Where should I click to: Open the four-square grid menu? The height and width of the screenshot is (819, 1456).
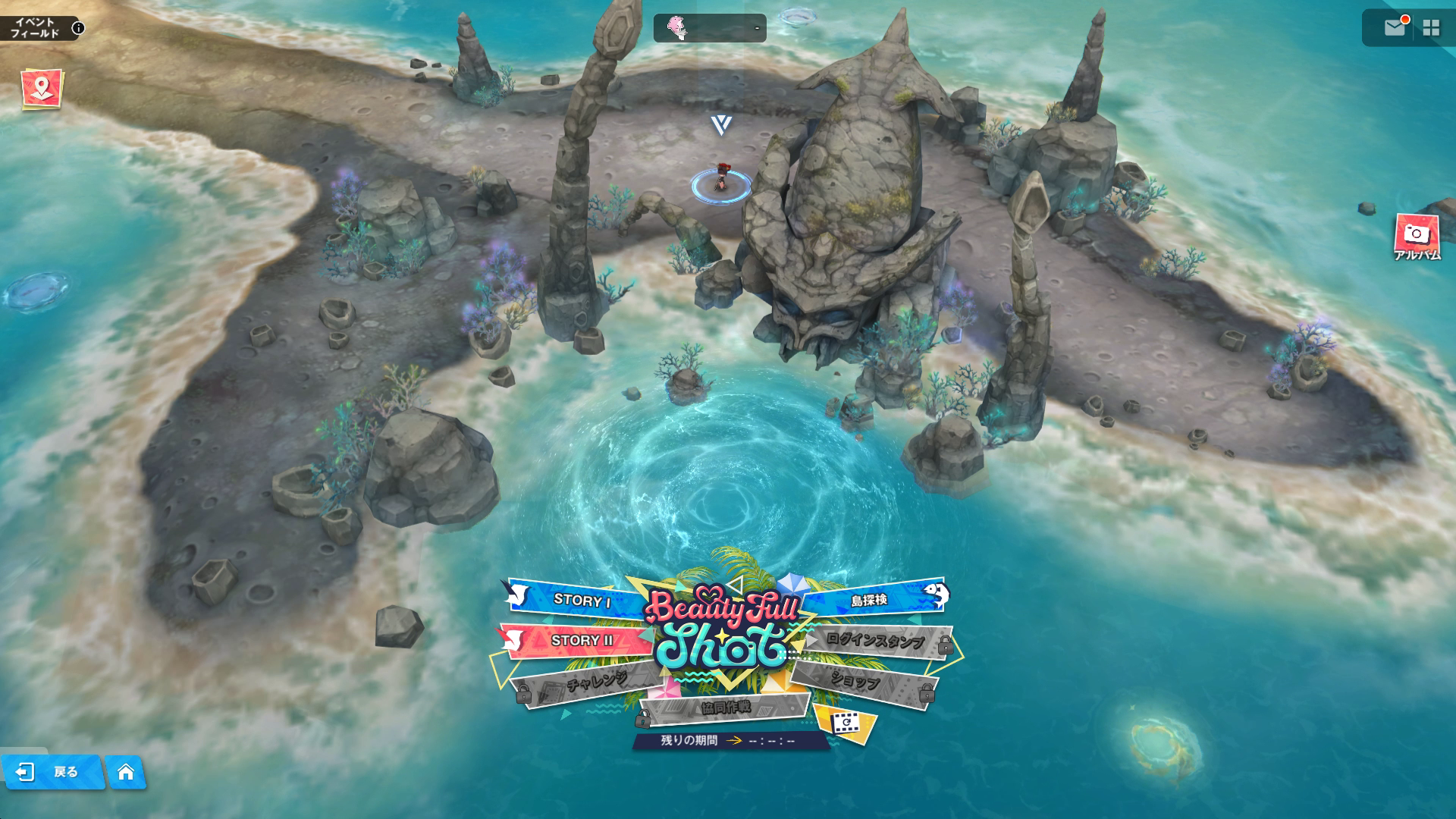pos(1431,28)
